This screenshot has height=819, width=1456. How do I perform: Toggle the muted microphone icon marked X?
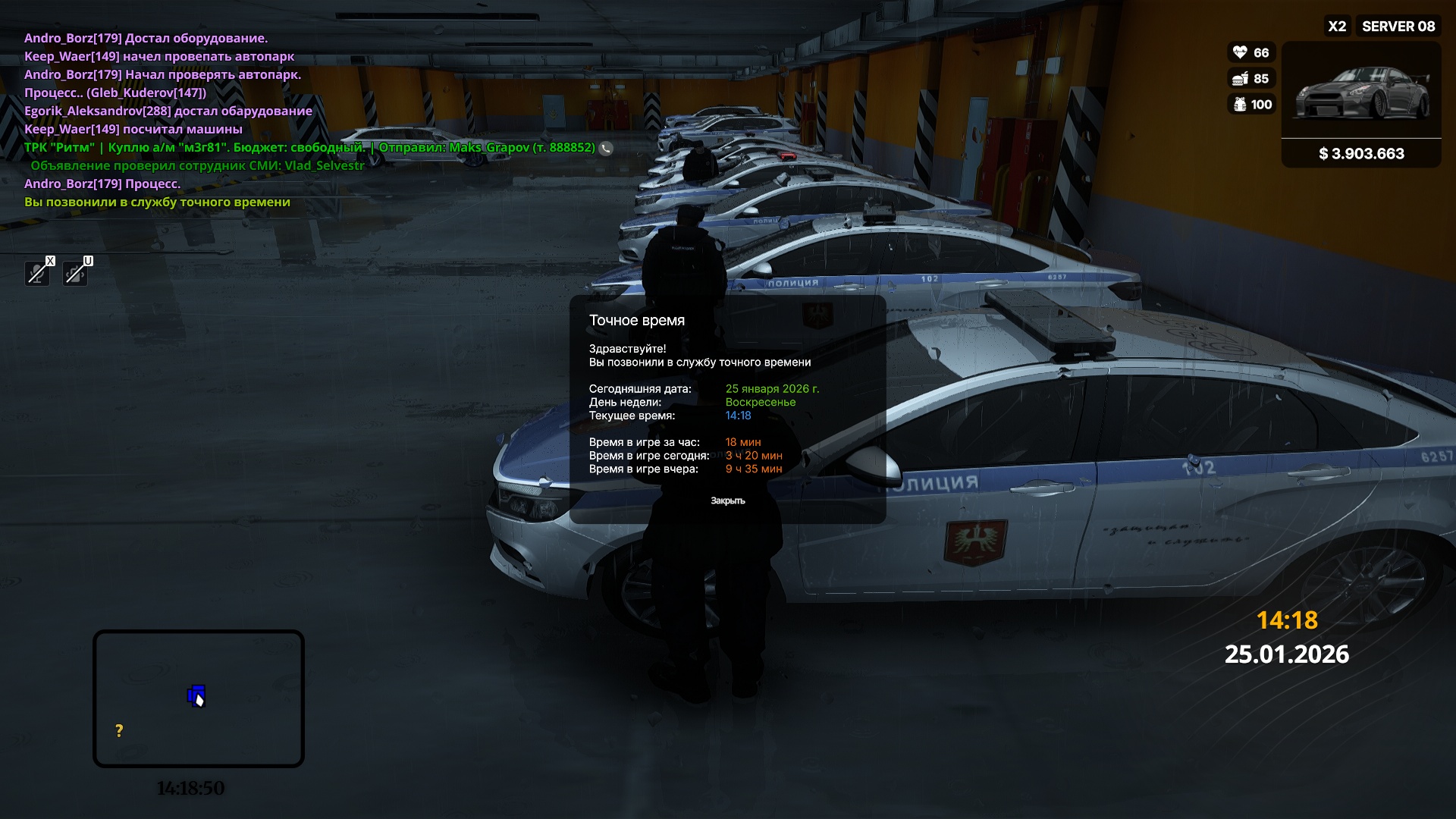pos(37,273)
